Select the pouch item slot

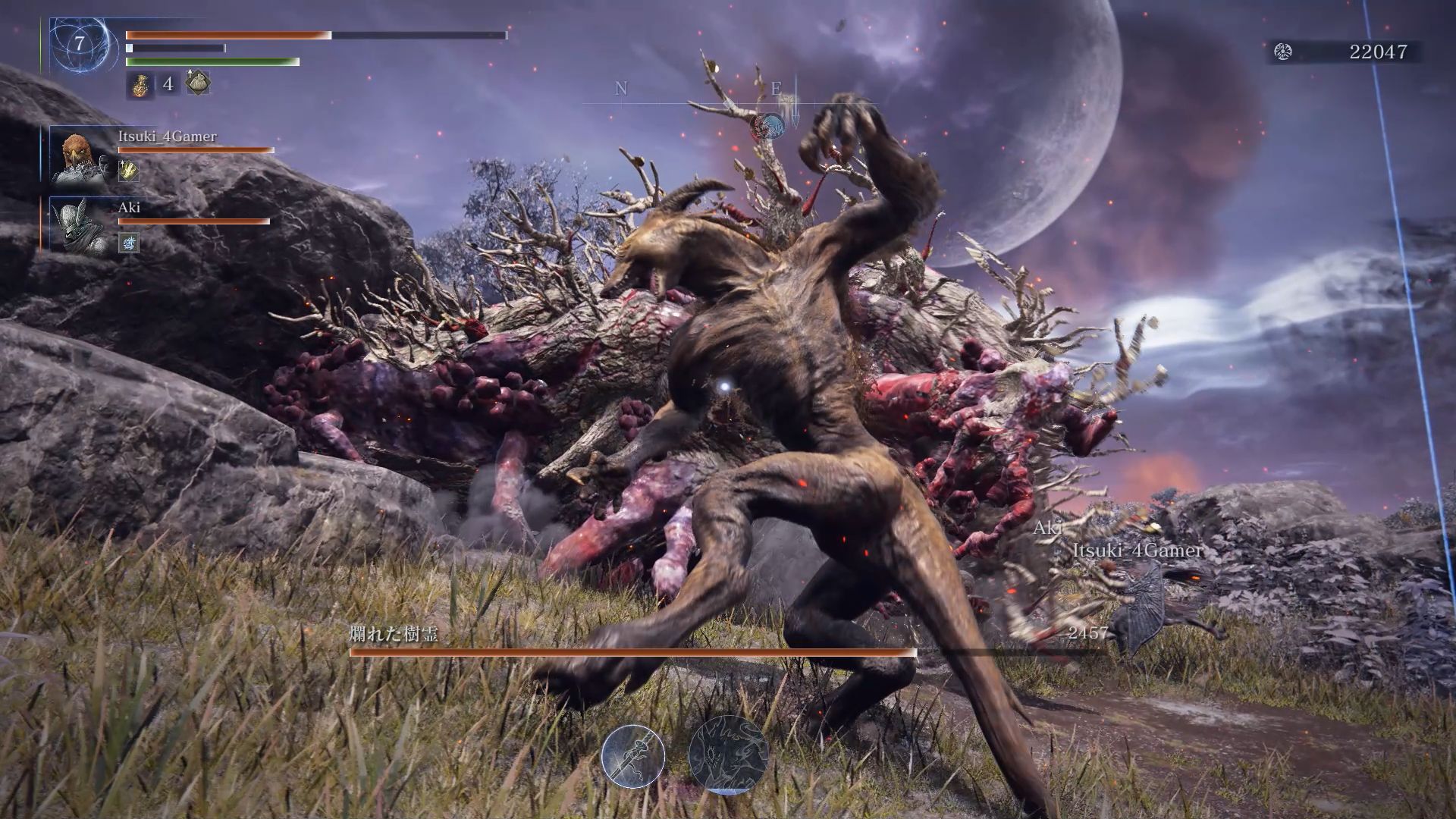(x=197, y=83)
